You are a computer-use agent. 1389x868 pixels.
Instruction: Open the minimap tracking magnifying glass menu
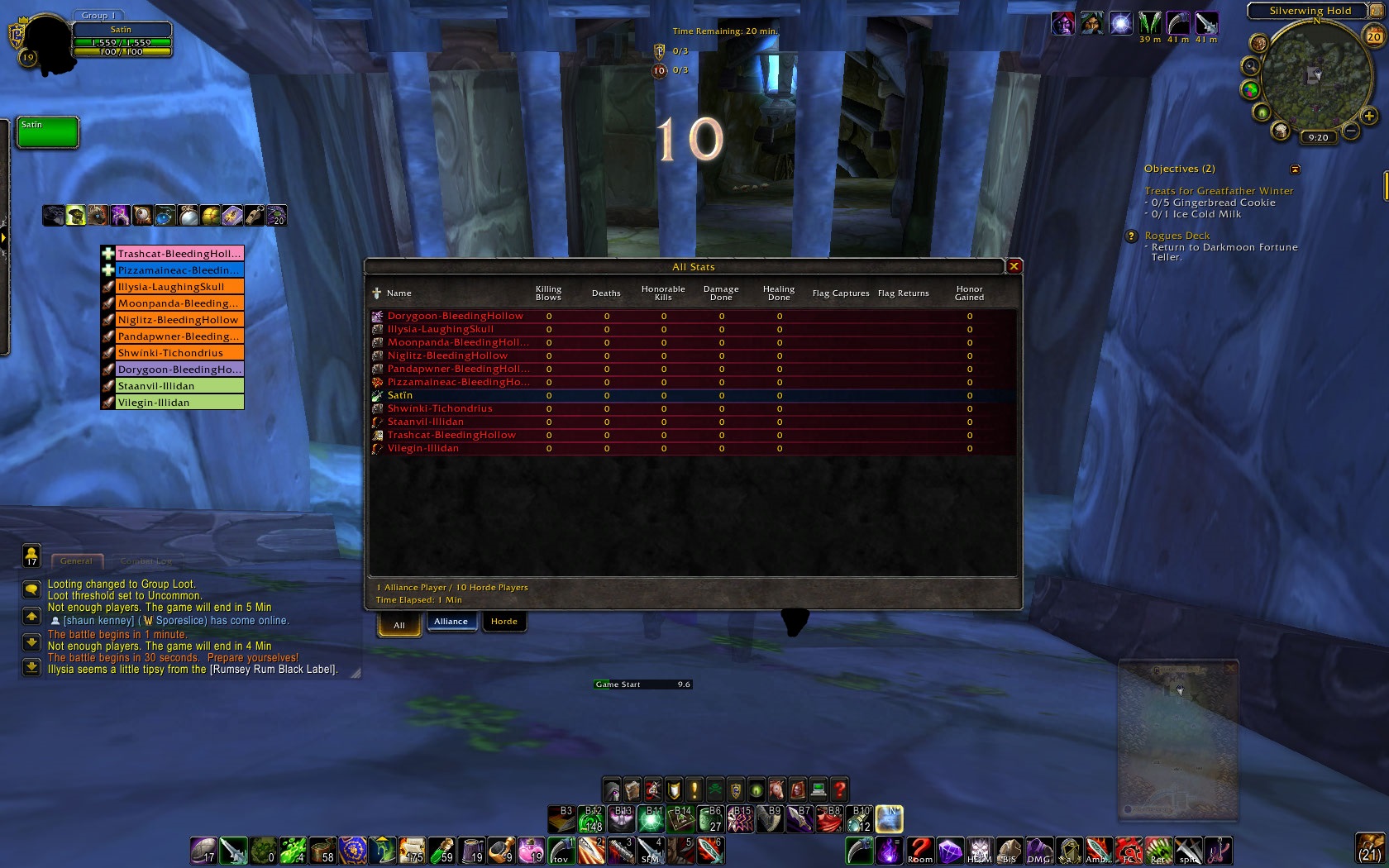click(1251, 66)
